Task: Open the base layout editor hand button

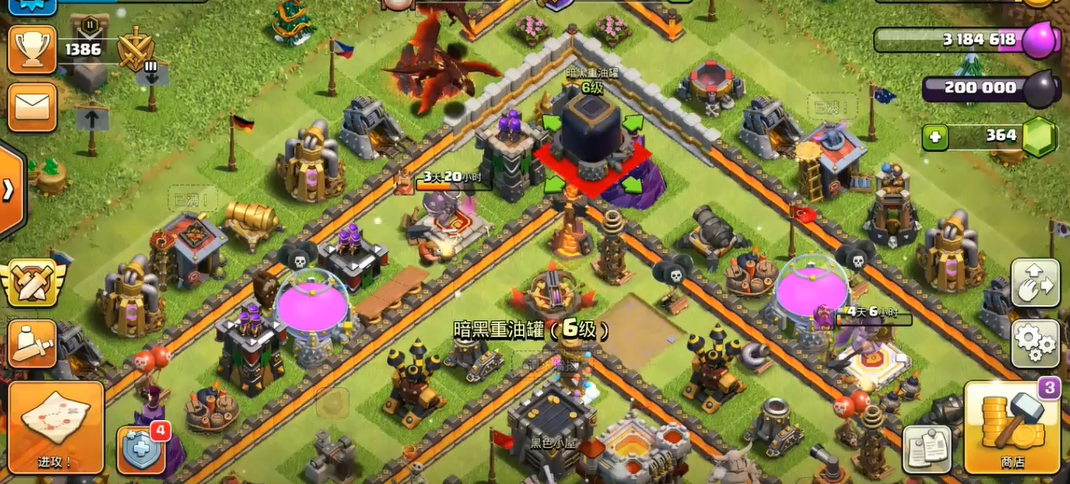Action: 1035,284
